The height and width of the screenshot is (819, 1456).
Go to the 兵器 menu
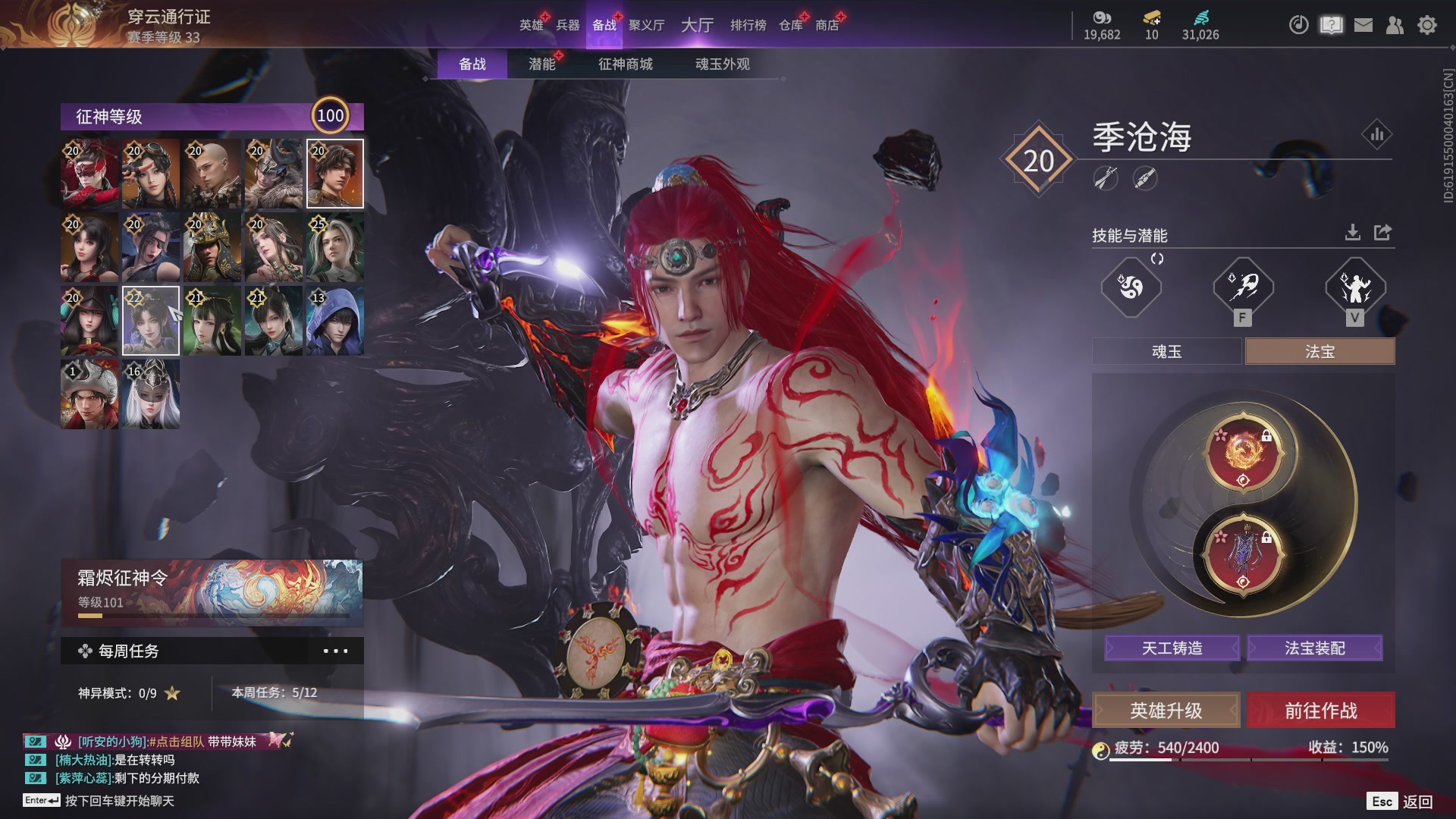[x=567, y=25]
